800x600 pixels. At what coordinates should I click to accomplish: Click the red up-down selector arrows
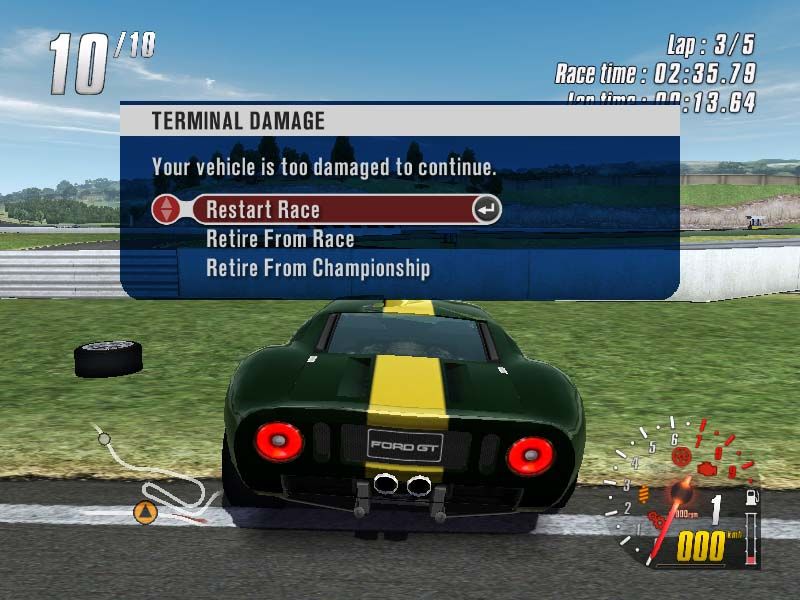(x=167, y=210)
